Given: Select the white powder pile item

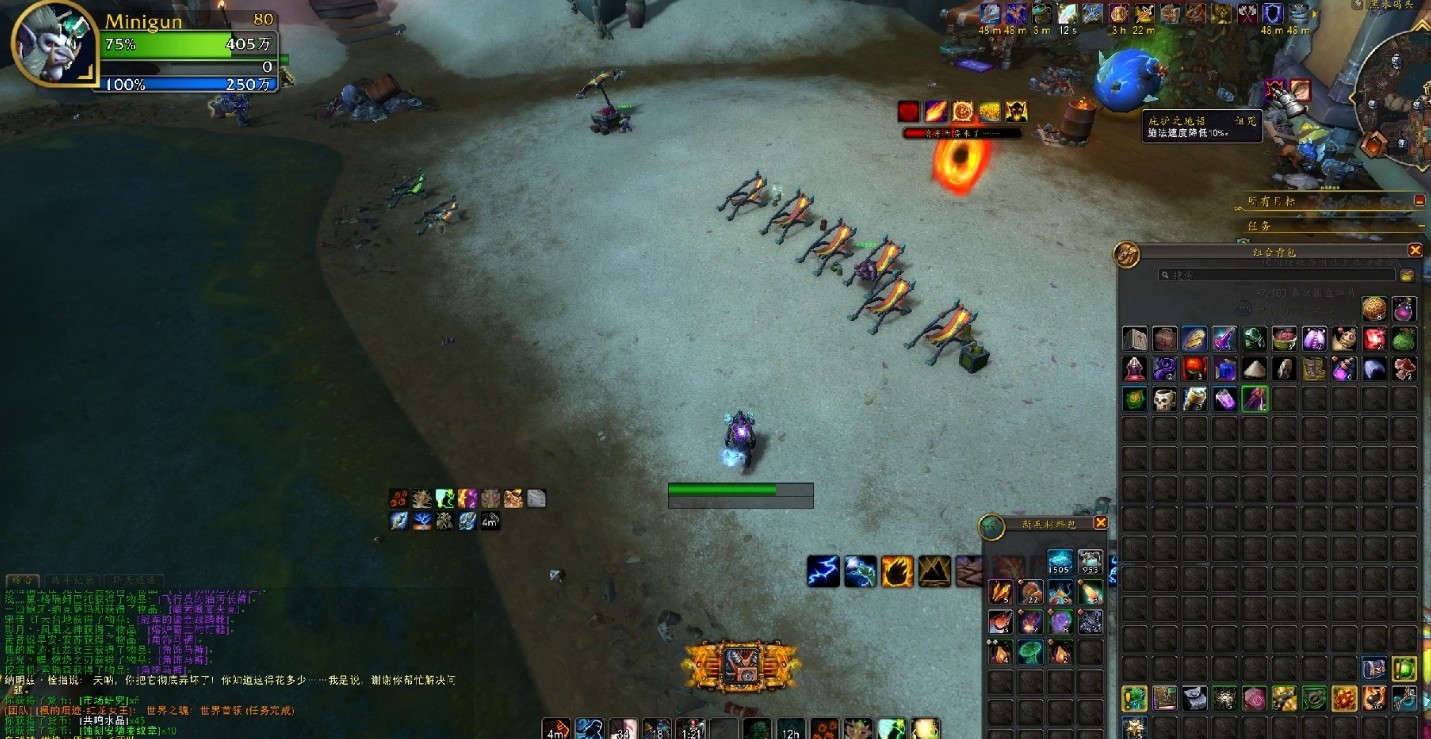Looking at the screenshot, I should tap(1254, 369).
